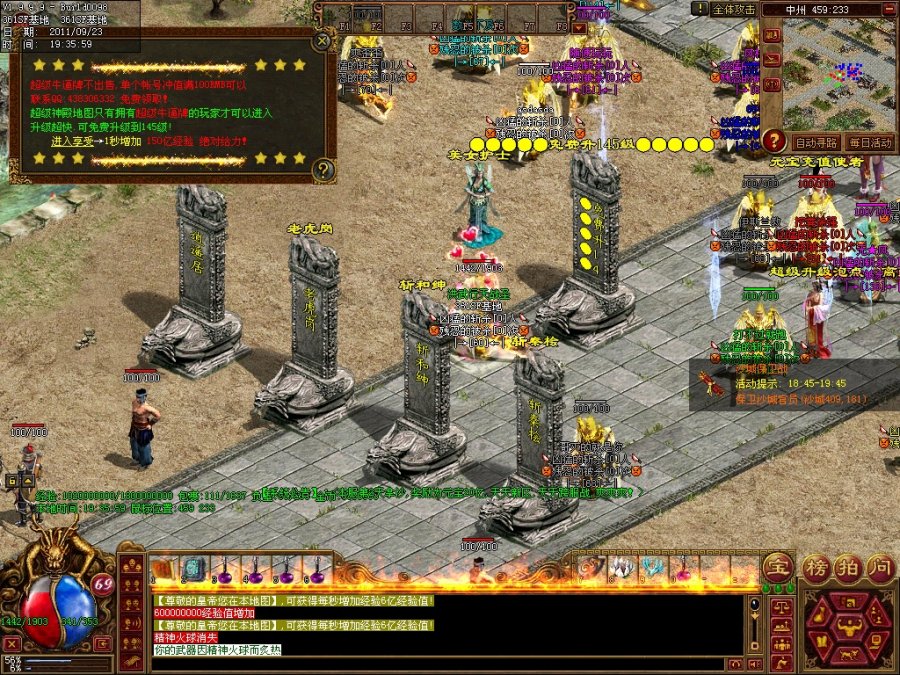Click the announcement panel's question mark button
The height and width of the screenshot is (675, 900).
pos(322,170)
